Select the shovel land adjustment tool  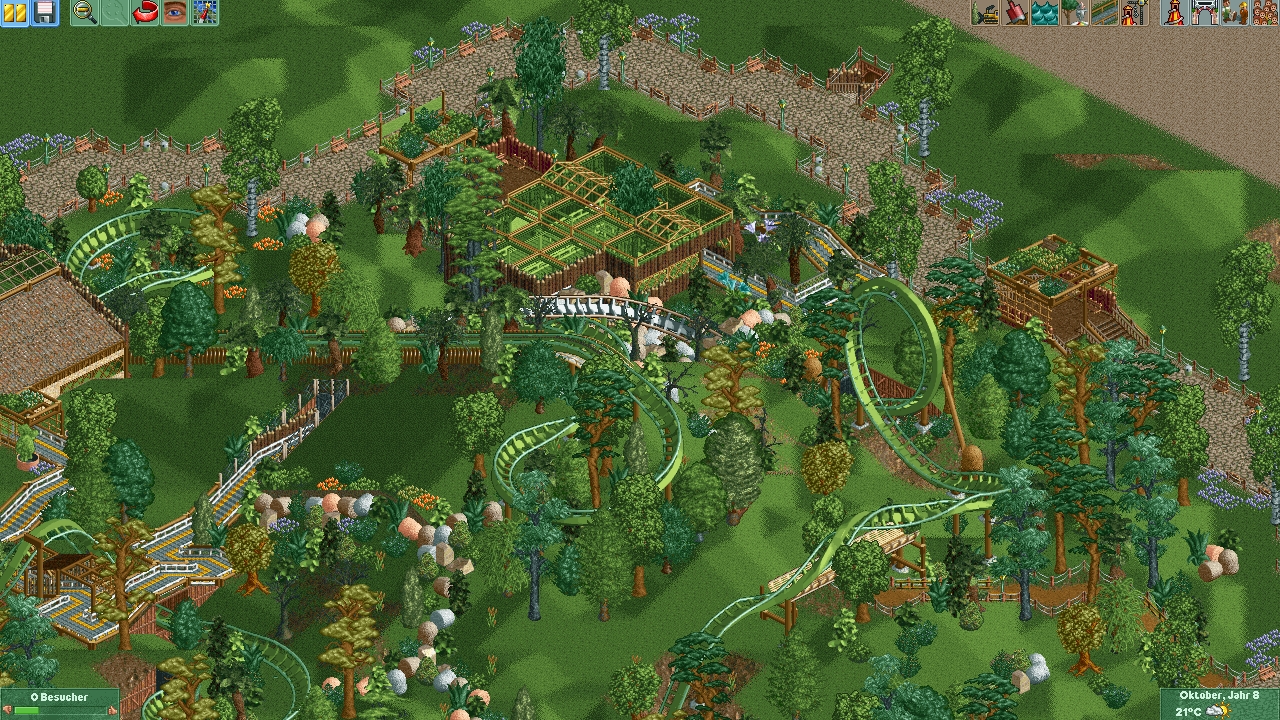tap(1015, 12)
